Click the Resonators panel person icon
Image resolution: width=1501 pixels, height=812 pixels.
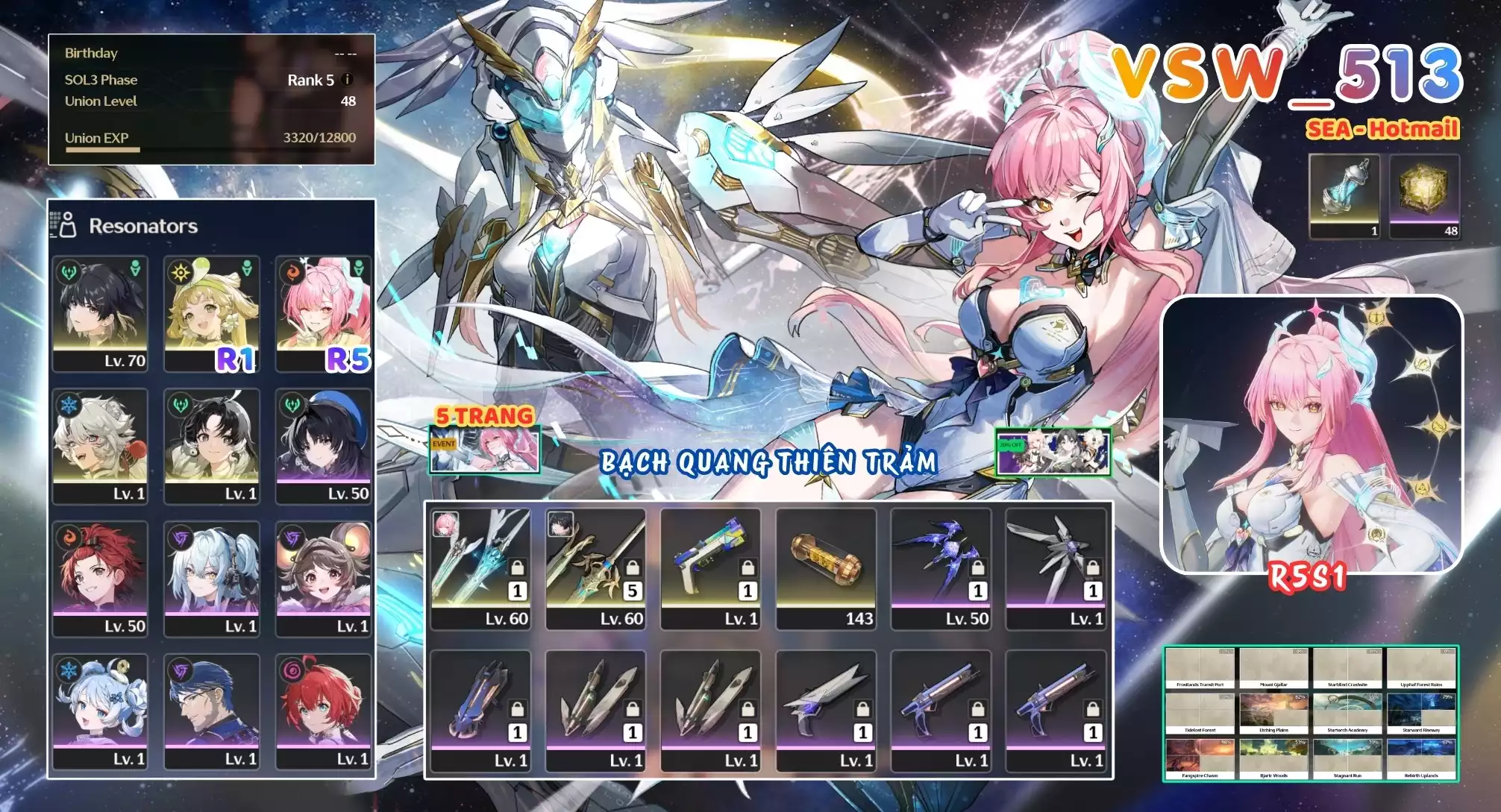pyautogui.click(x=68, y=224)
